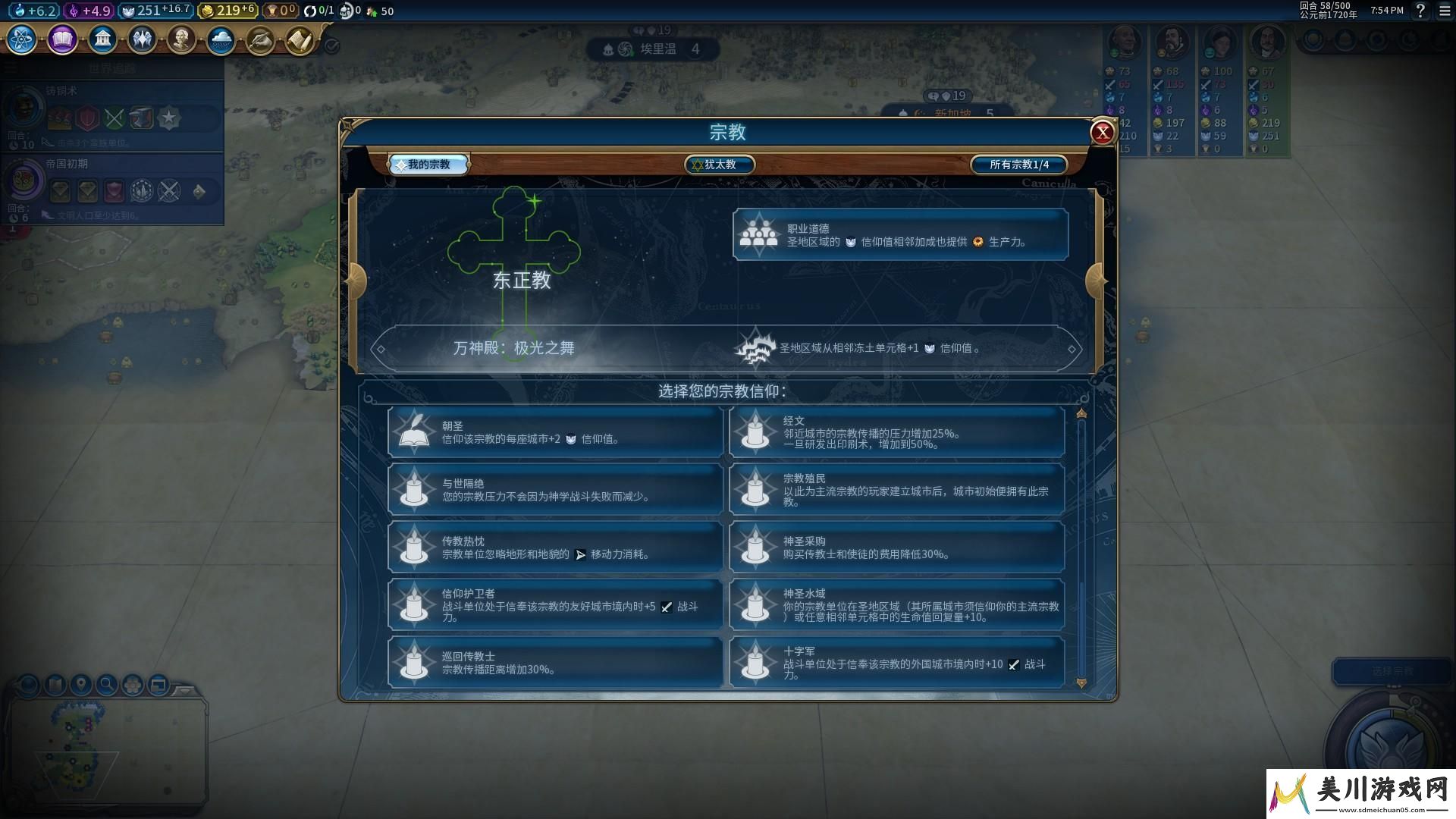The width and height of the screenshot is (1456, 819).
Task: Open the government building icon
Action: (x=102, y=39)
